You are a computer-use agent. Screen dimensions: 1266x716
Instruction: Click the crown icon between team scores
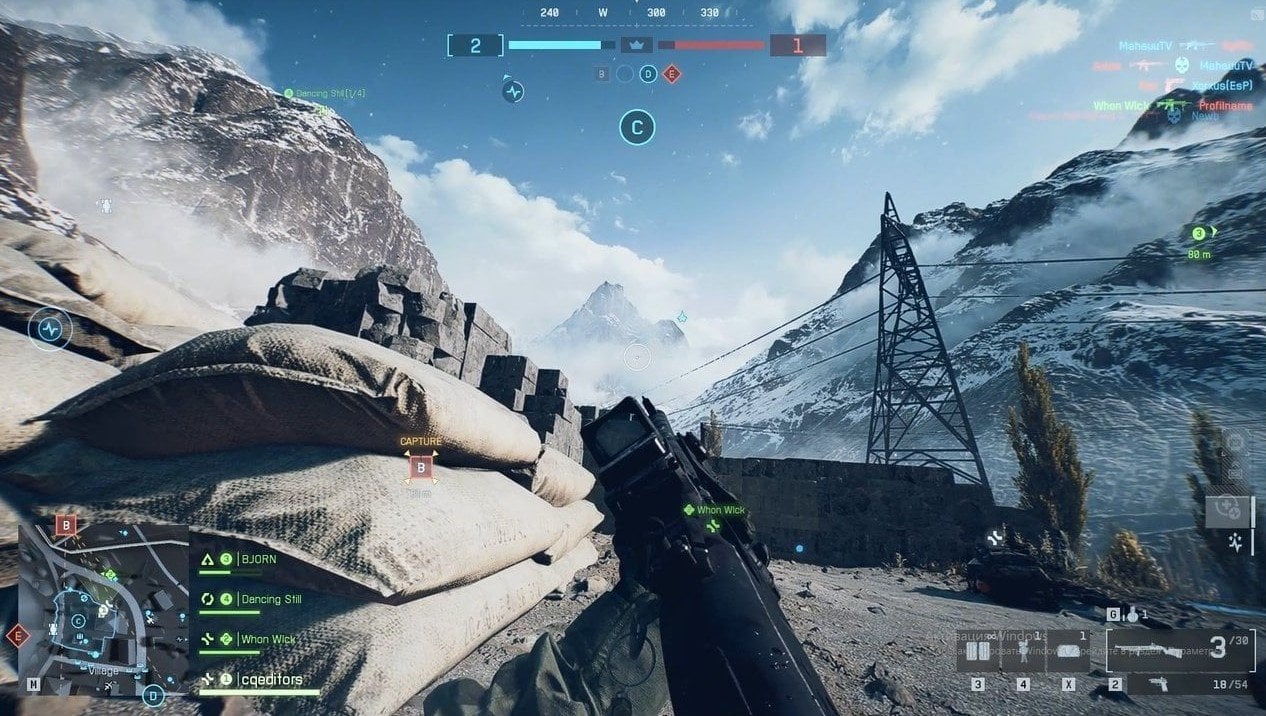click(636, 45)
